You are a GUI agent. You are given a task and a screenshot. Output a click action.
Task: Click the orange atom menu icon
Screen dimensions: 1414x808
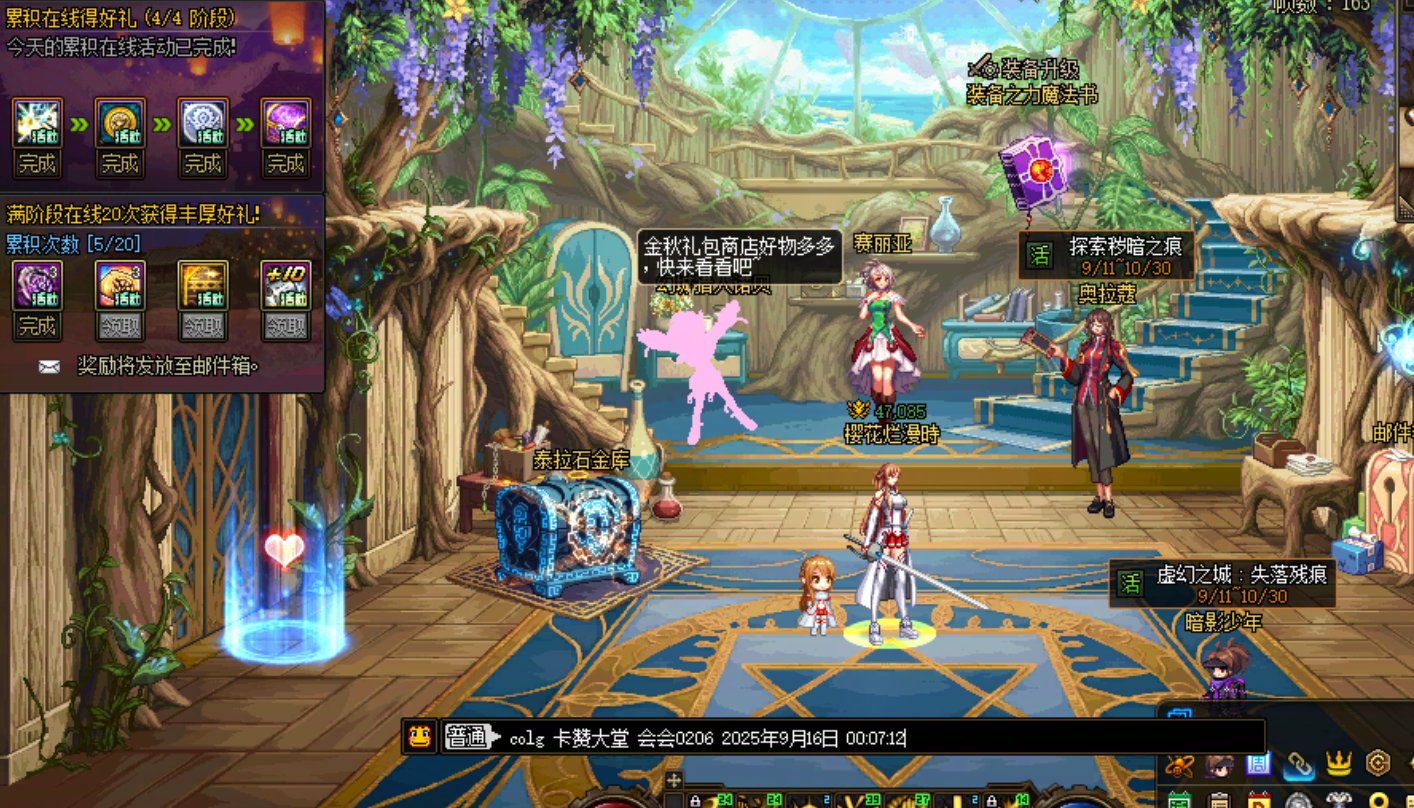pyautogui.click(x=1179, y=766)
